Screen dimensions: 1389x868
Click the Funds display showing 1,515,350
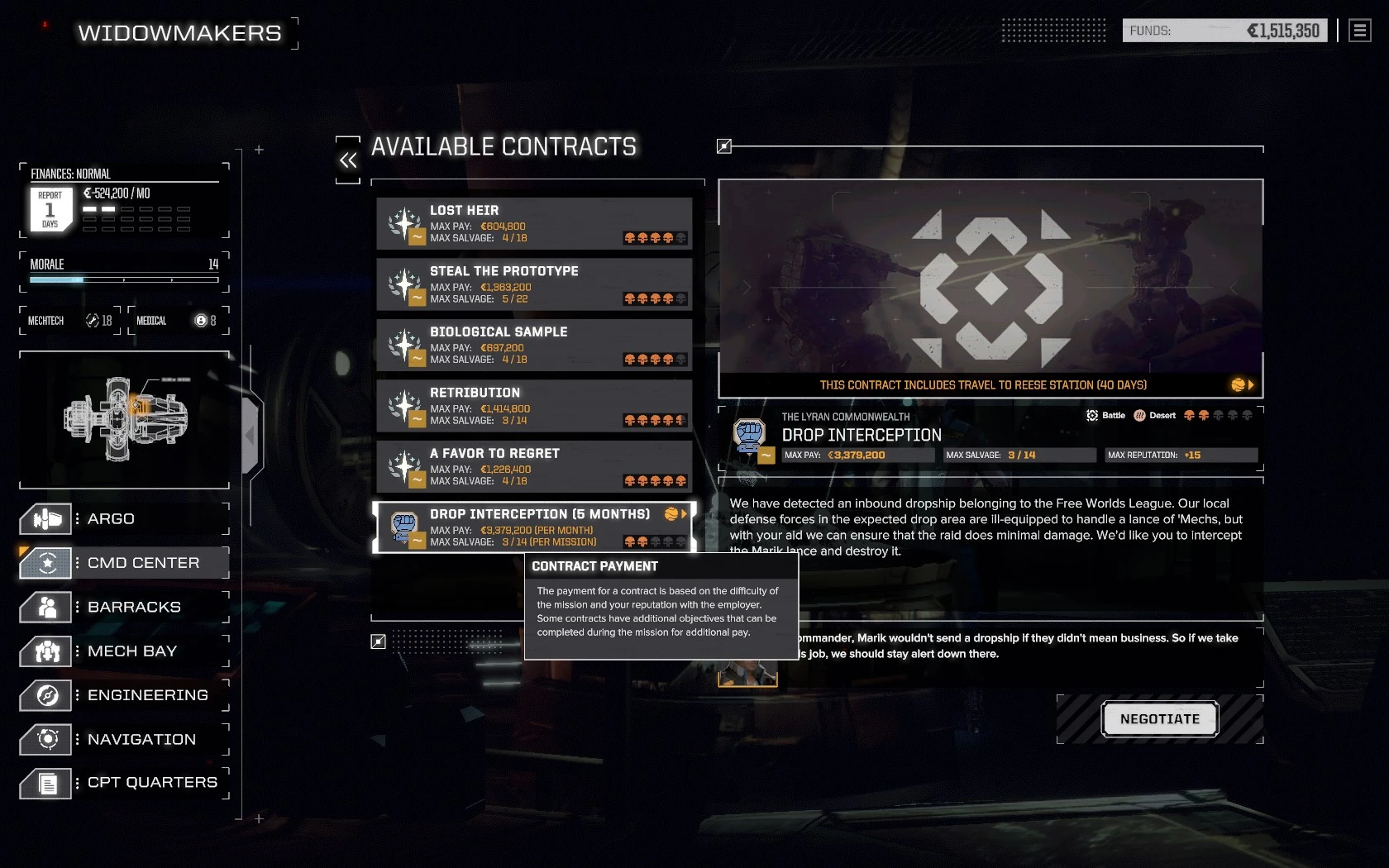[x=1224, y=30]
